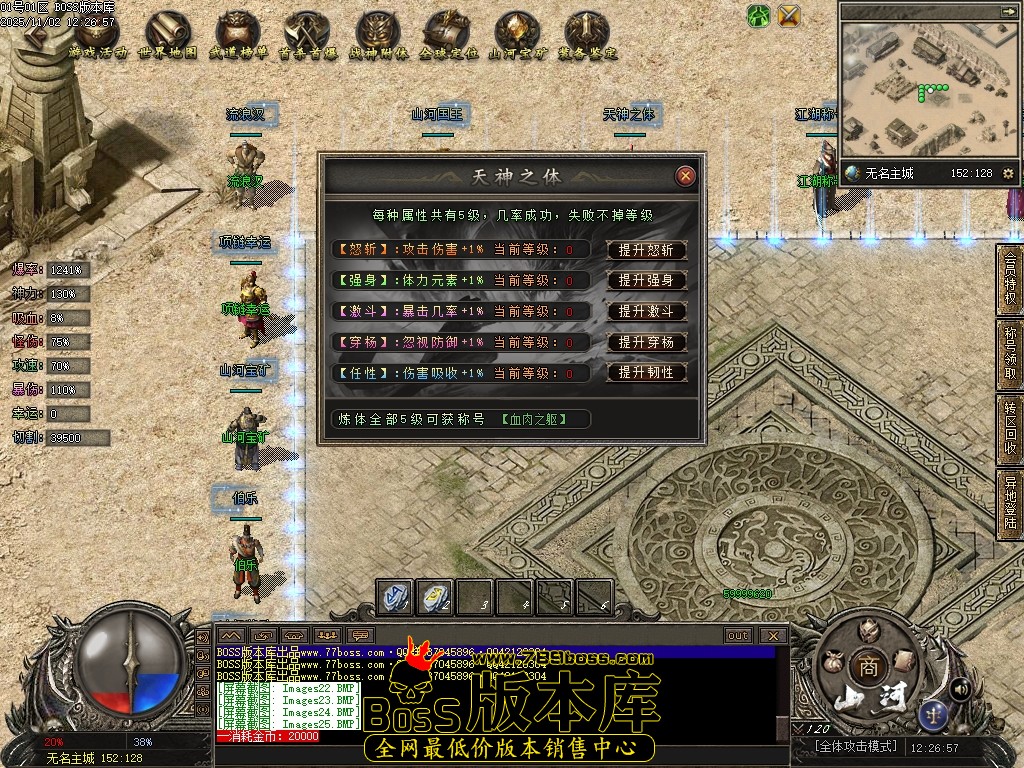Enter the 山河宝矿 menu

click(517, 35)
